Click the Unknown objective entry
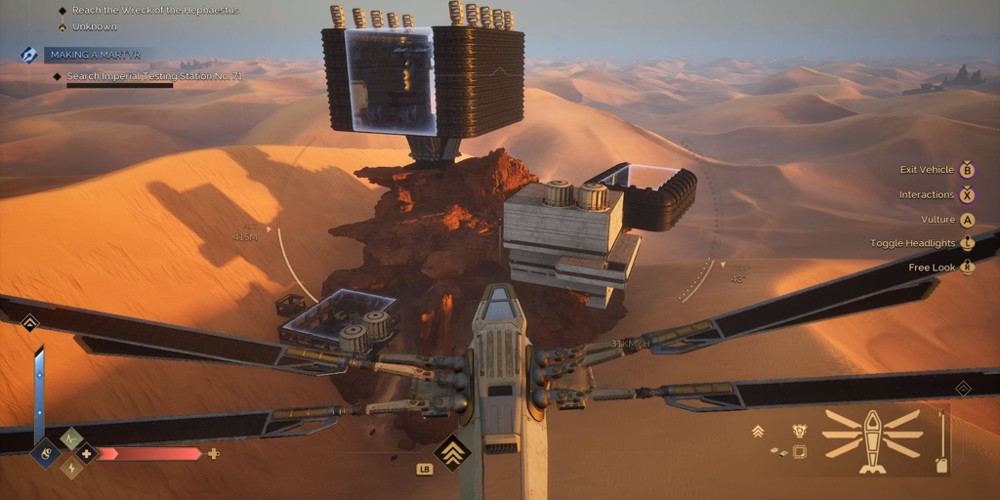This screenshot has height=500, width=1000. click(x=94, y=26)
